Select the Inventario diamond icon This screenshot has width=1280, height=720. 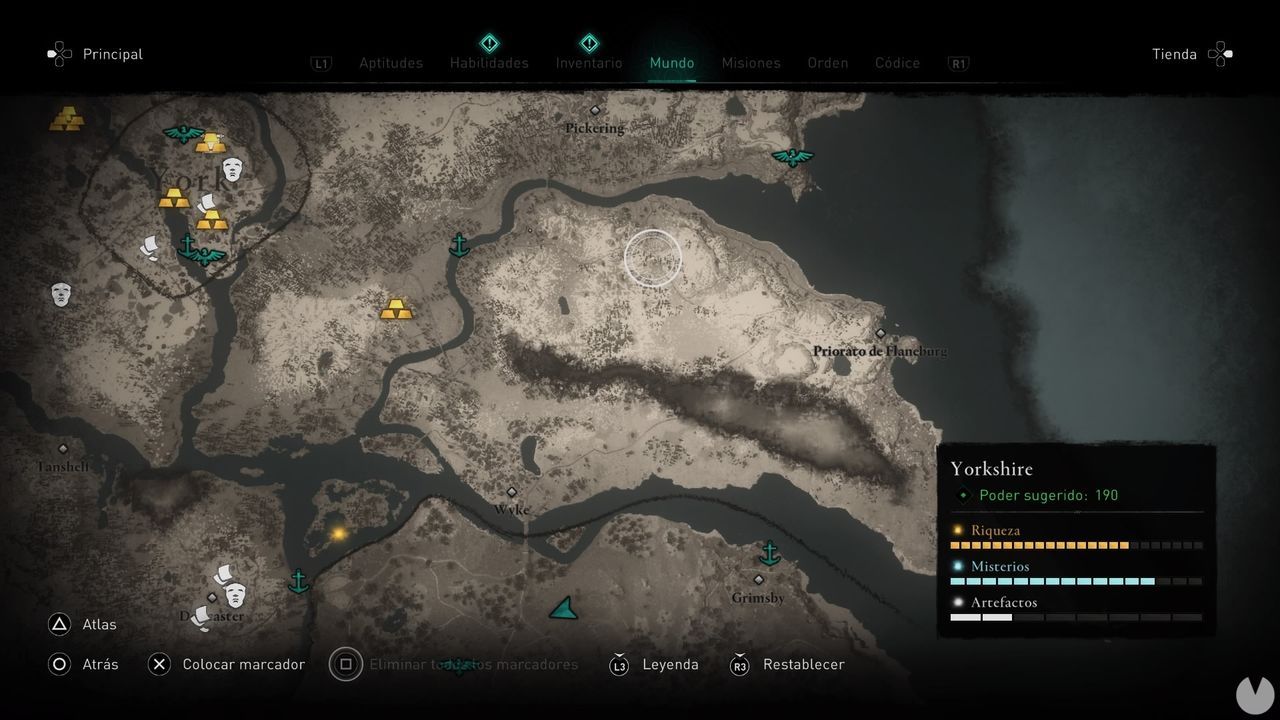click(x=589, y=43)
